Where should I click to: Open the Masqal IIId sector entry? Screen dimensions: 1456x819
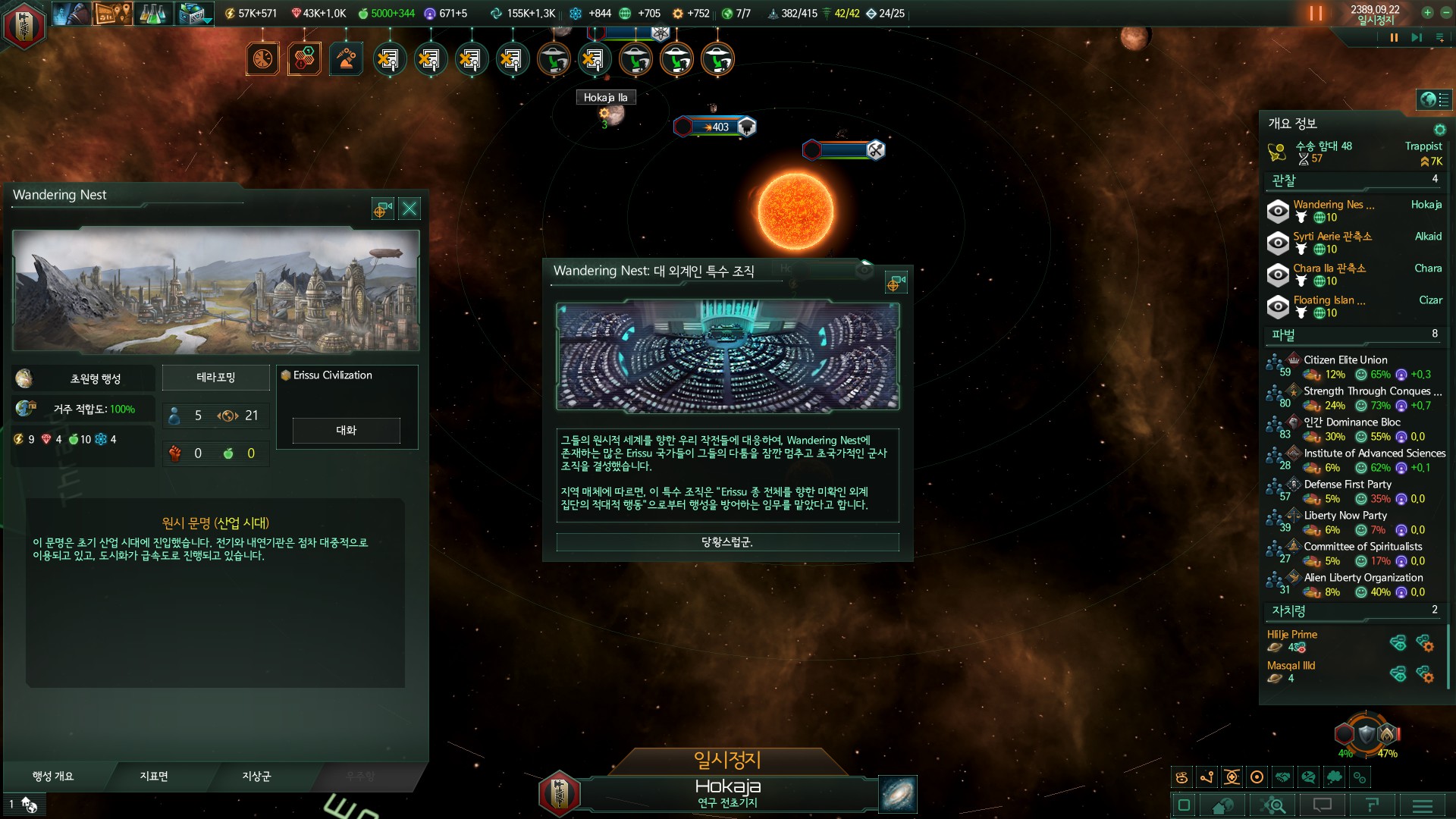[x=1291, y=666]
